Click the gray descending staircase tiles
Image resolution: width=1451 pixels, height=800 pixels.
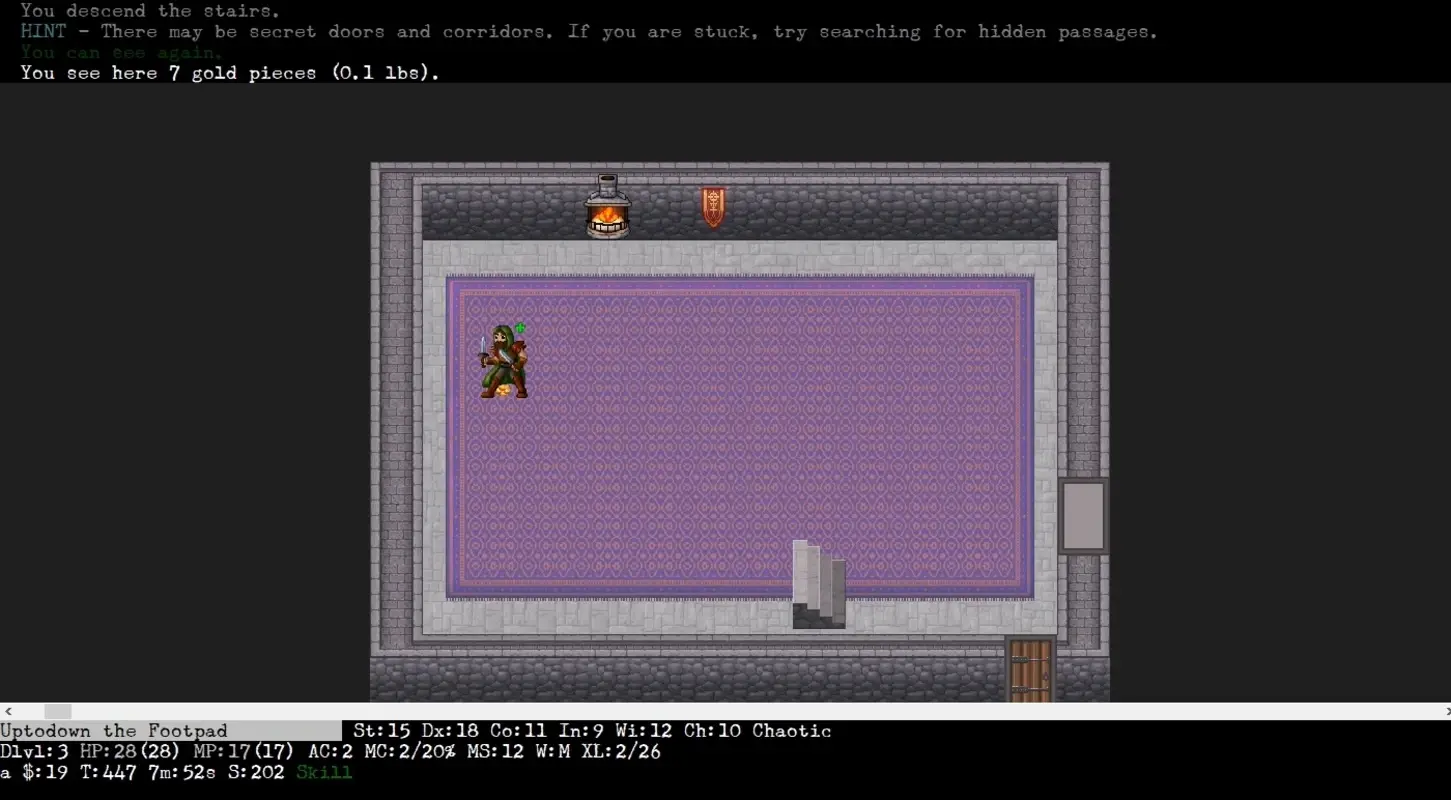click(x=818, y=585)
